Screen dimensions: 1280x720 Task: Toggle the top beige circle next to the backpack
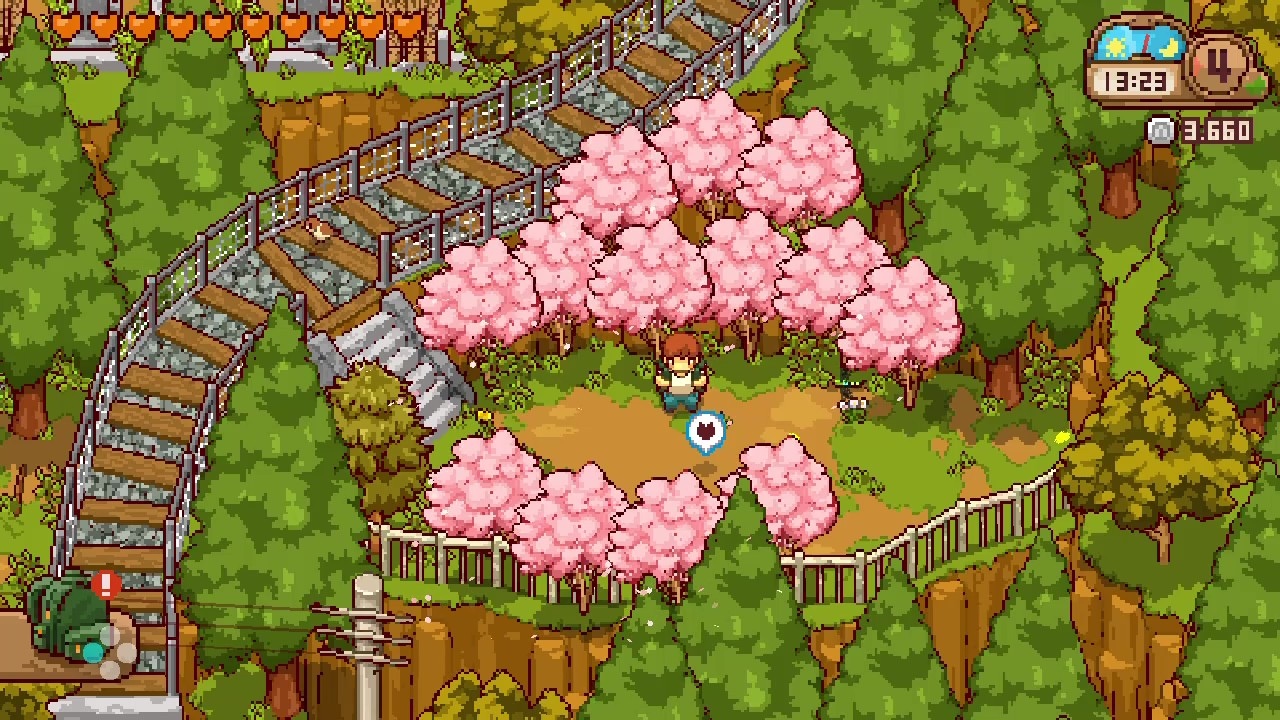tap(110, 636)
